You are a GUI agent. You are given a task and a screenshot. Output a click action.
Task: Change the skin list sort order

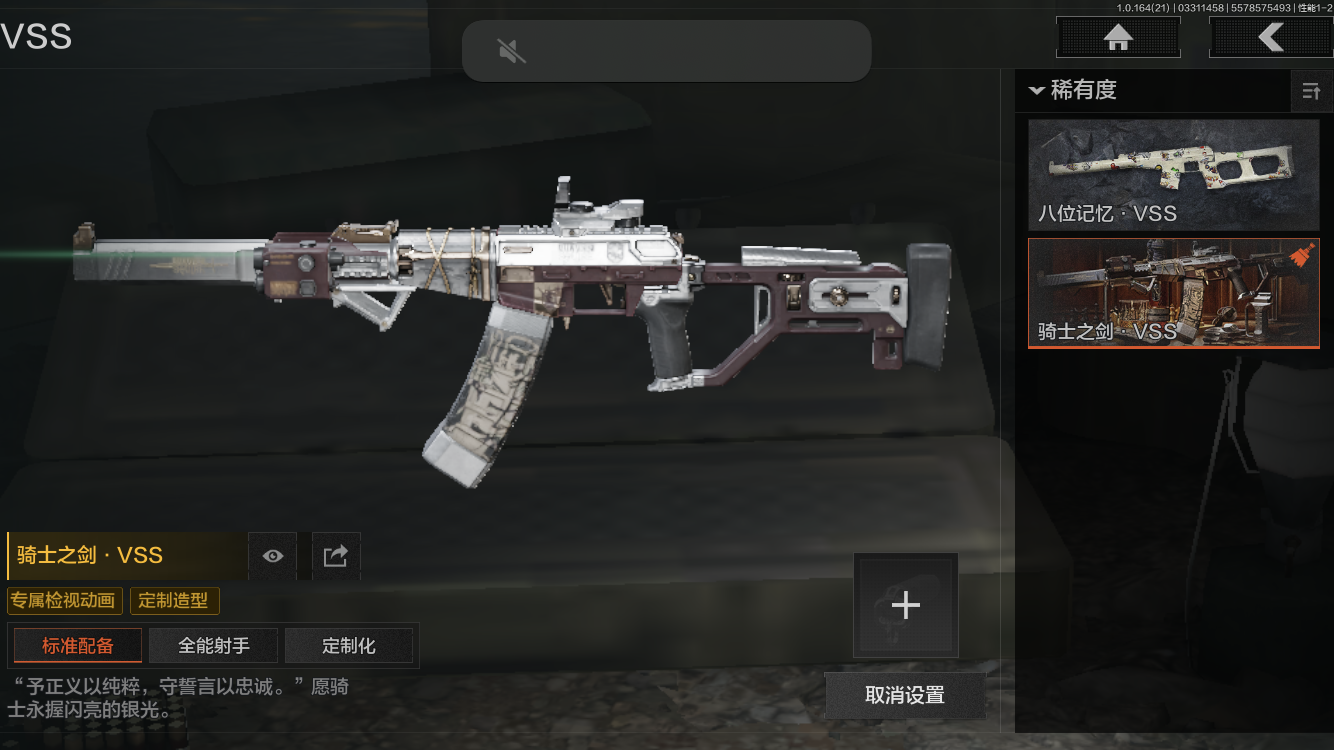(1310, 92)
